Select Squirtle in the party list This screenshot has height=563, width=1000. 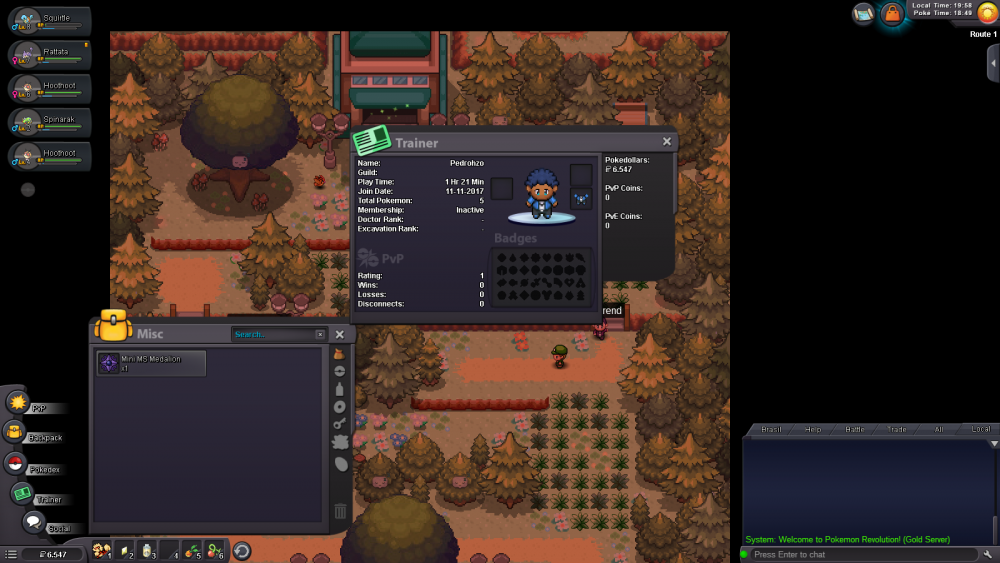[50, 21]
